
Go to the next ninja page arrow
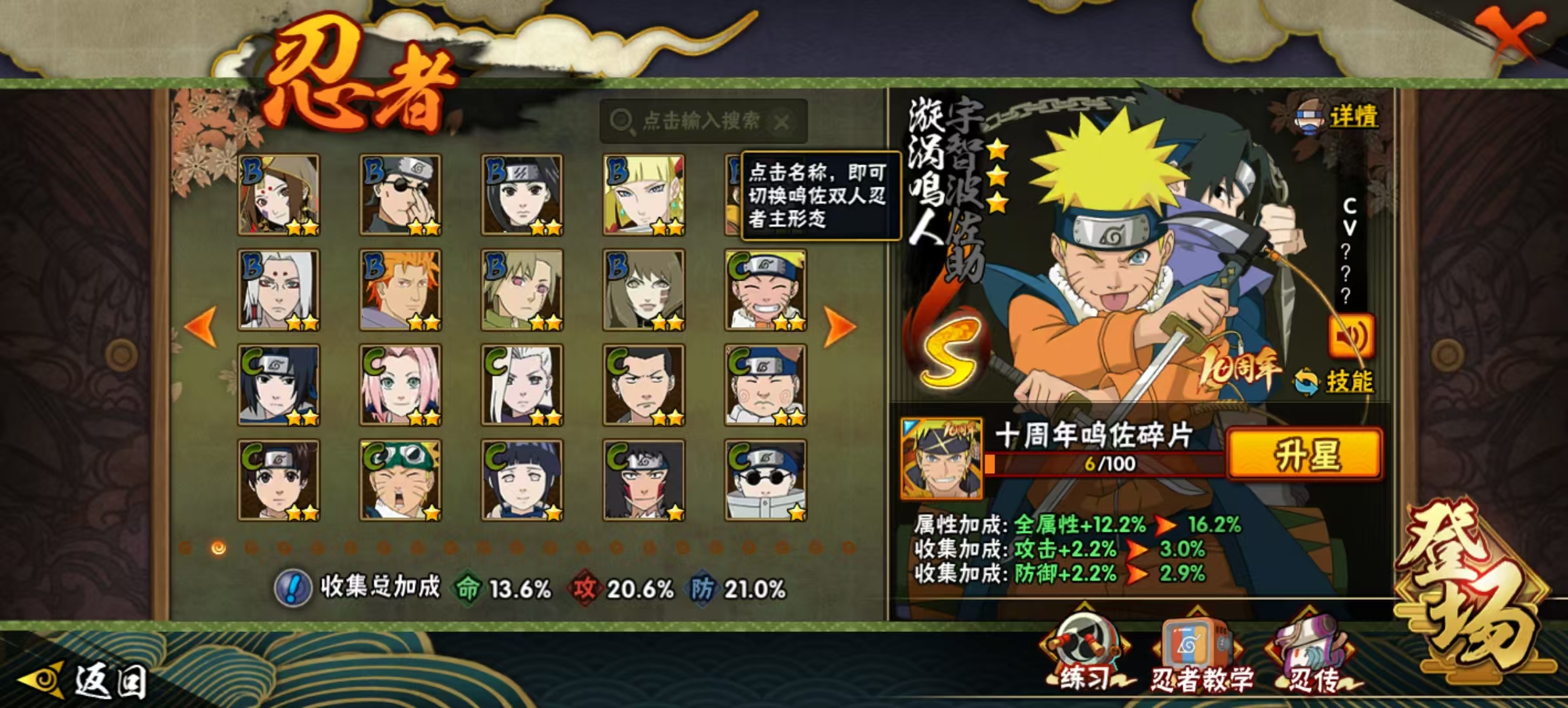point(840,325)
